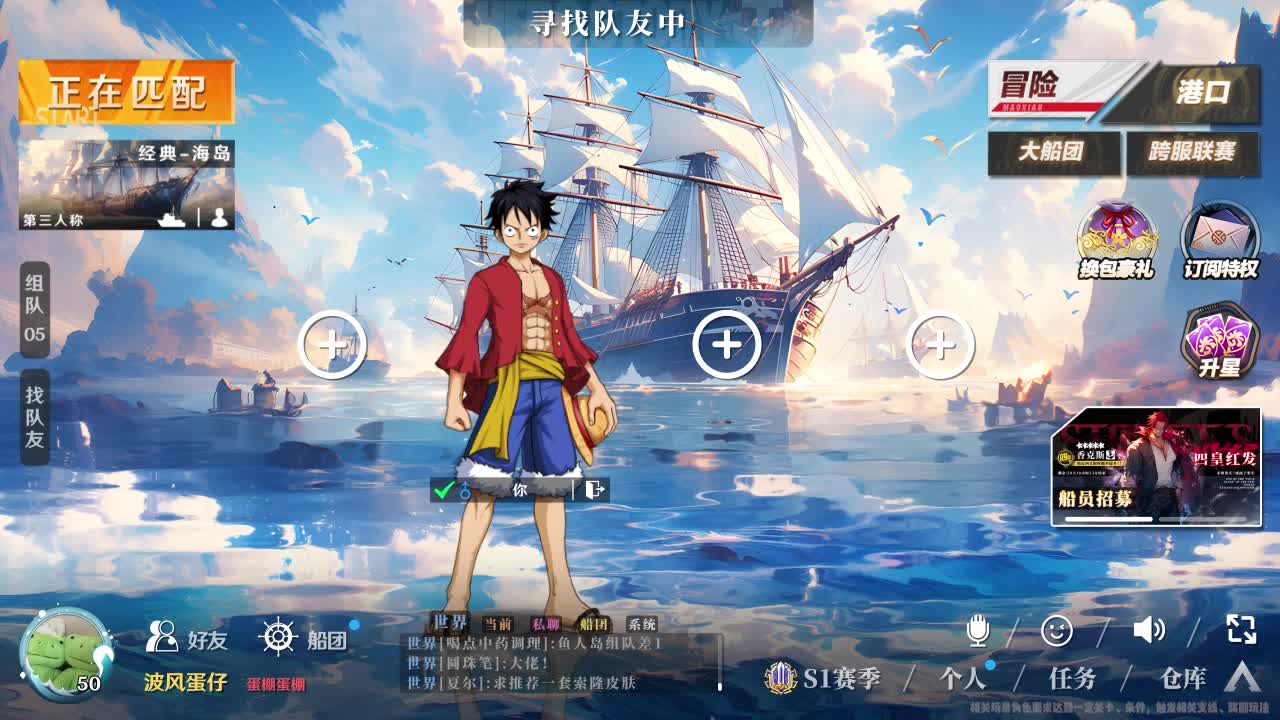Open the 仓库 warehouse menu
This screenshot has width=1280, height=720.
coord(1183,679)
